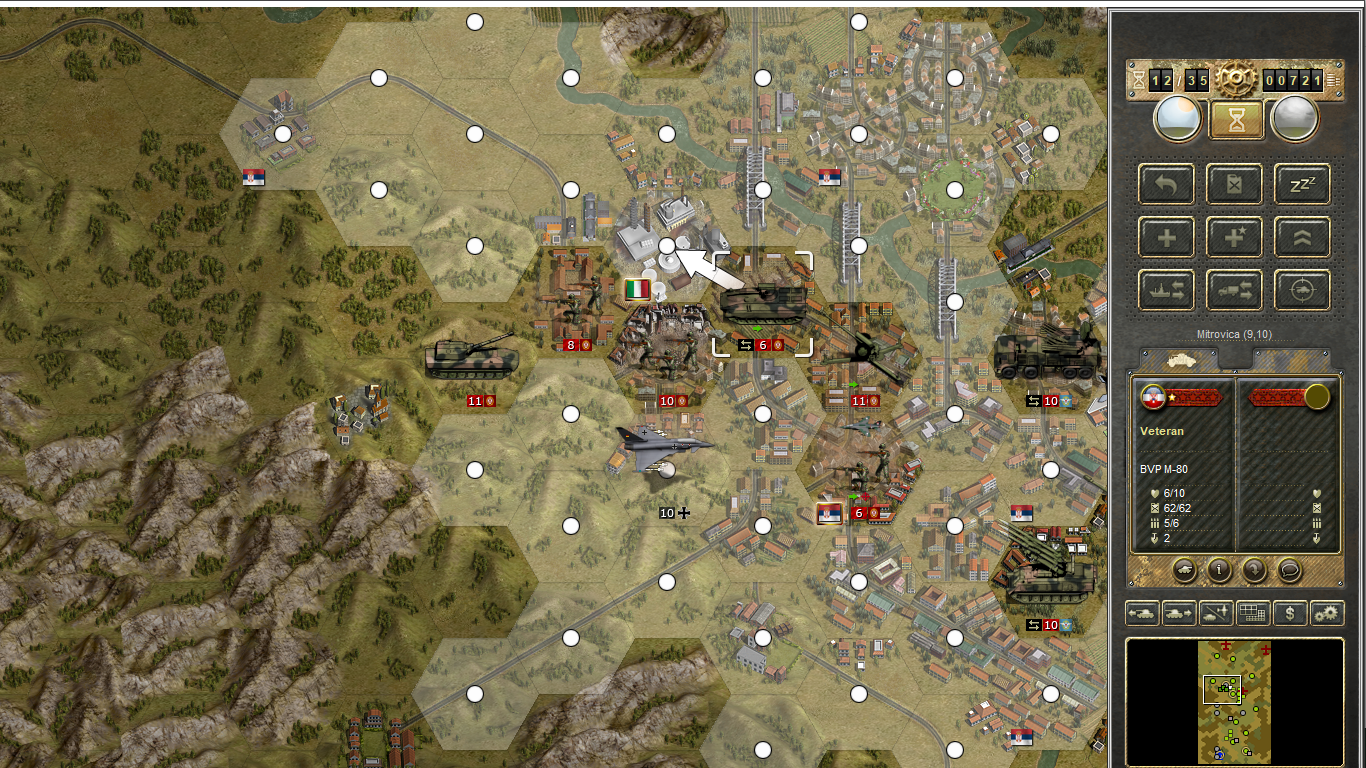1366x768 pixels.
Task: Select the previous unit tank-arrow button
Action: tap(1142, 613)
